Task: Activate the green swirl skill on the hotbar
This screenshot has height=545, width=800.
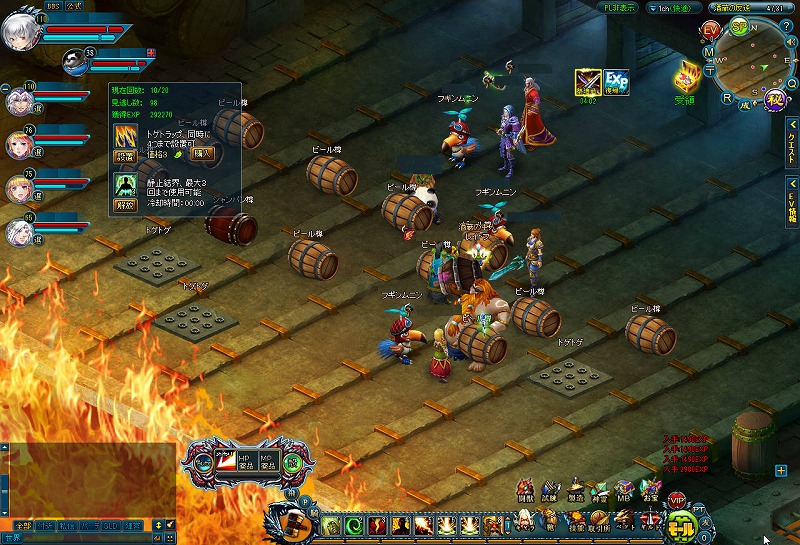Action: tap(355, 526)
